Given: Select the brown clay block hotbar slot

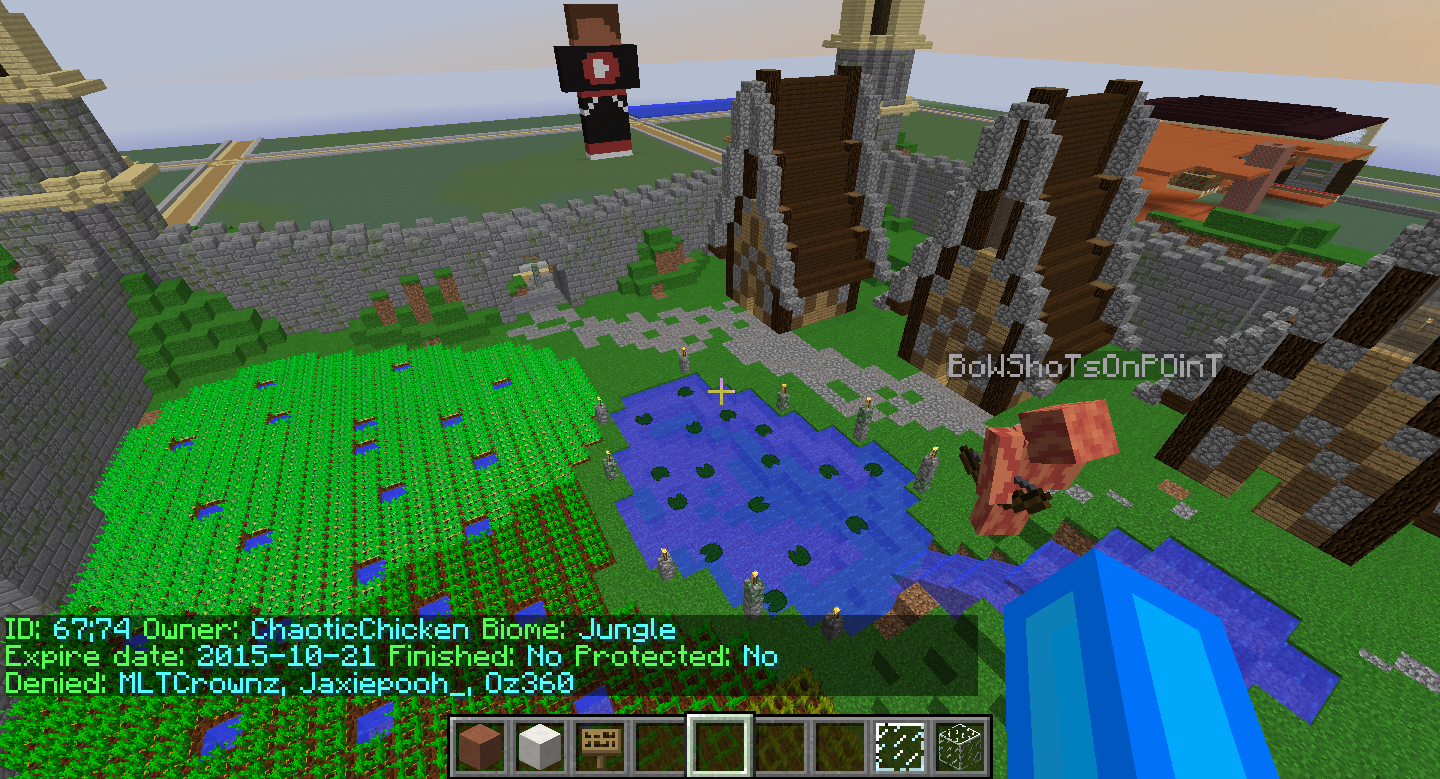Looking at the screenshot, I should 480,746.
